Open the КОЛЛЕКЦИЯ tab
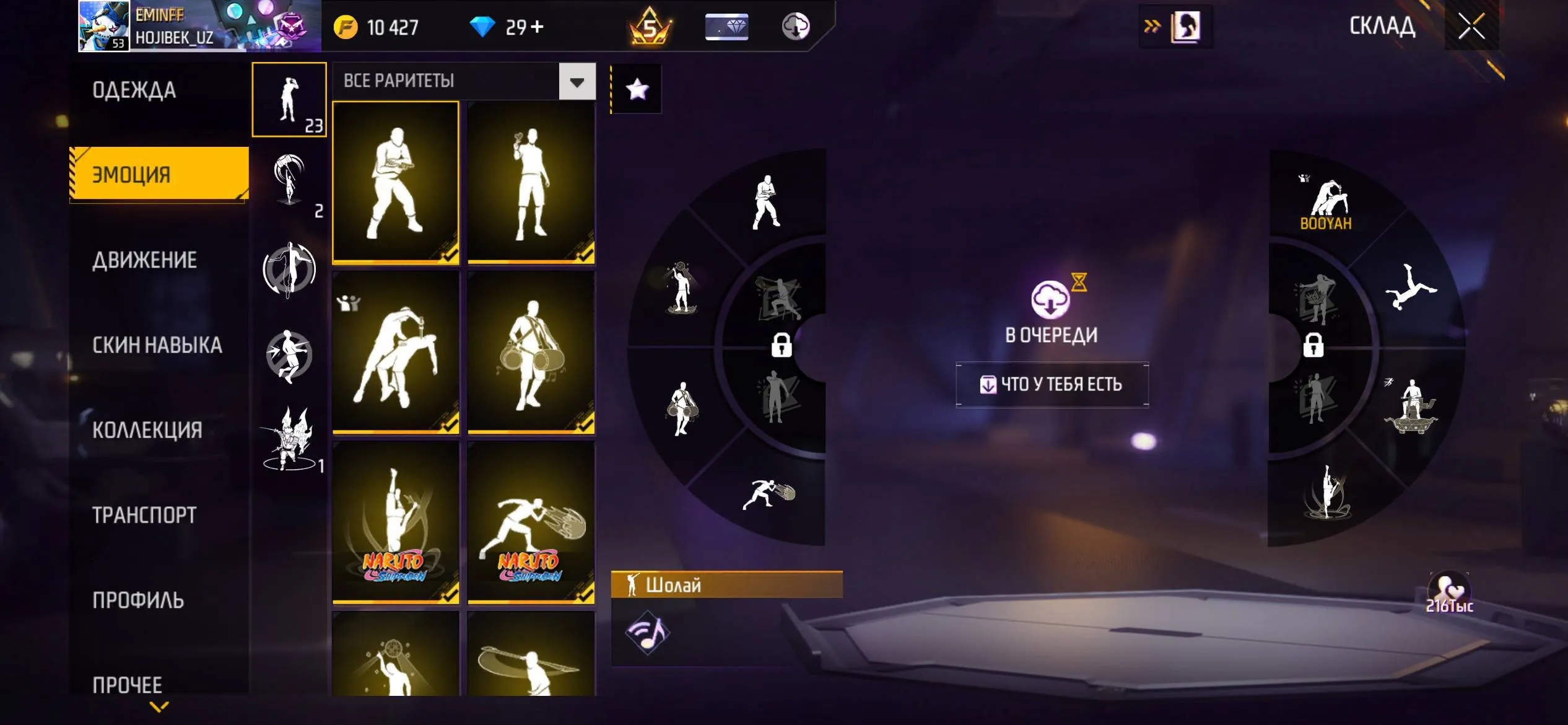1568x725 pixels. point(147,429)
